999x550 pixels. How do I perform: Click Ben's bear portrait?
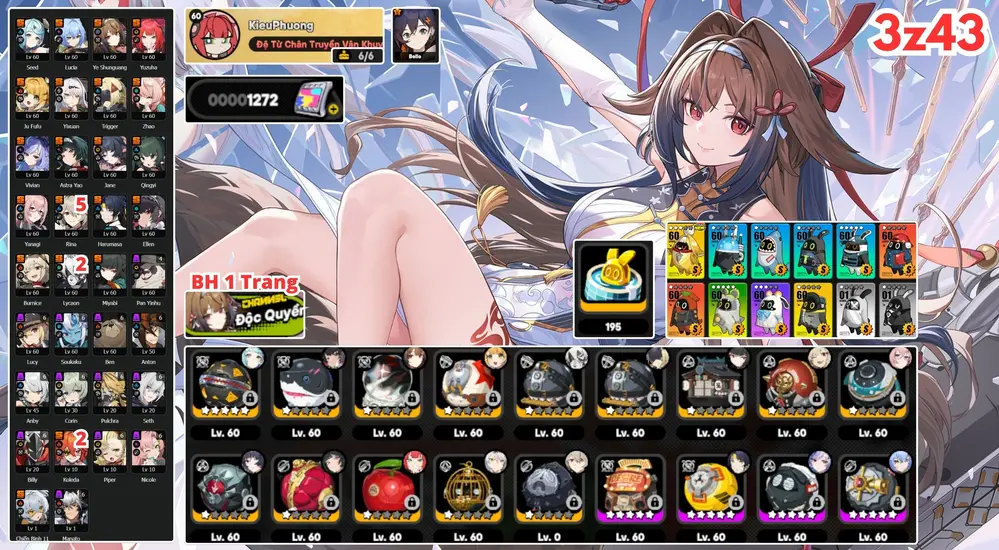click(110, 332)
